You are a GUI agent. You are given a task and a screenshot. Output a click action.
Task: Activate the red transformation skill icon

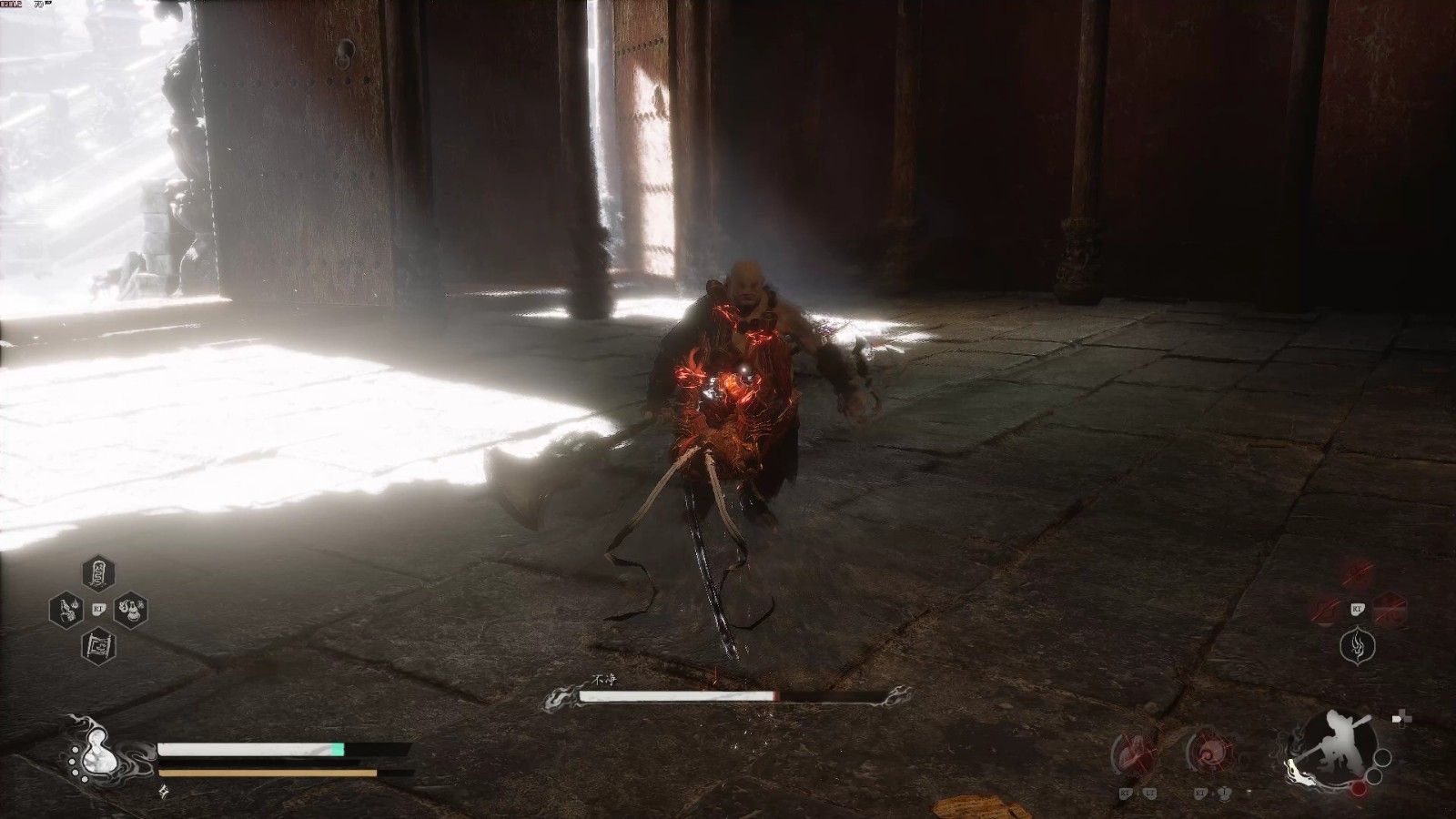tap(1129, 748)
